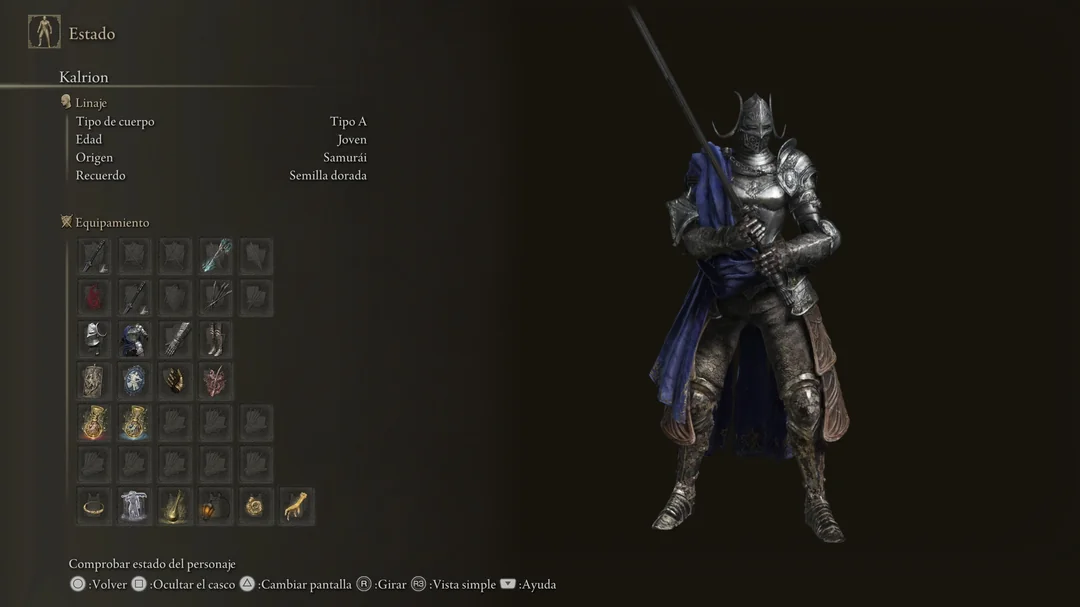The width and height of the screenshot is (1080, 607).
Task: Select the round gold medallion slot
Action: click(256, 507)
